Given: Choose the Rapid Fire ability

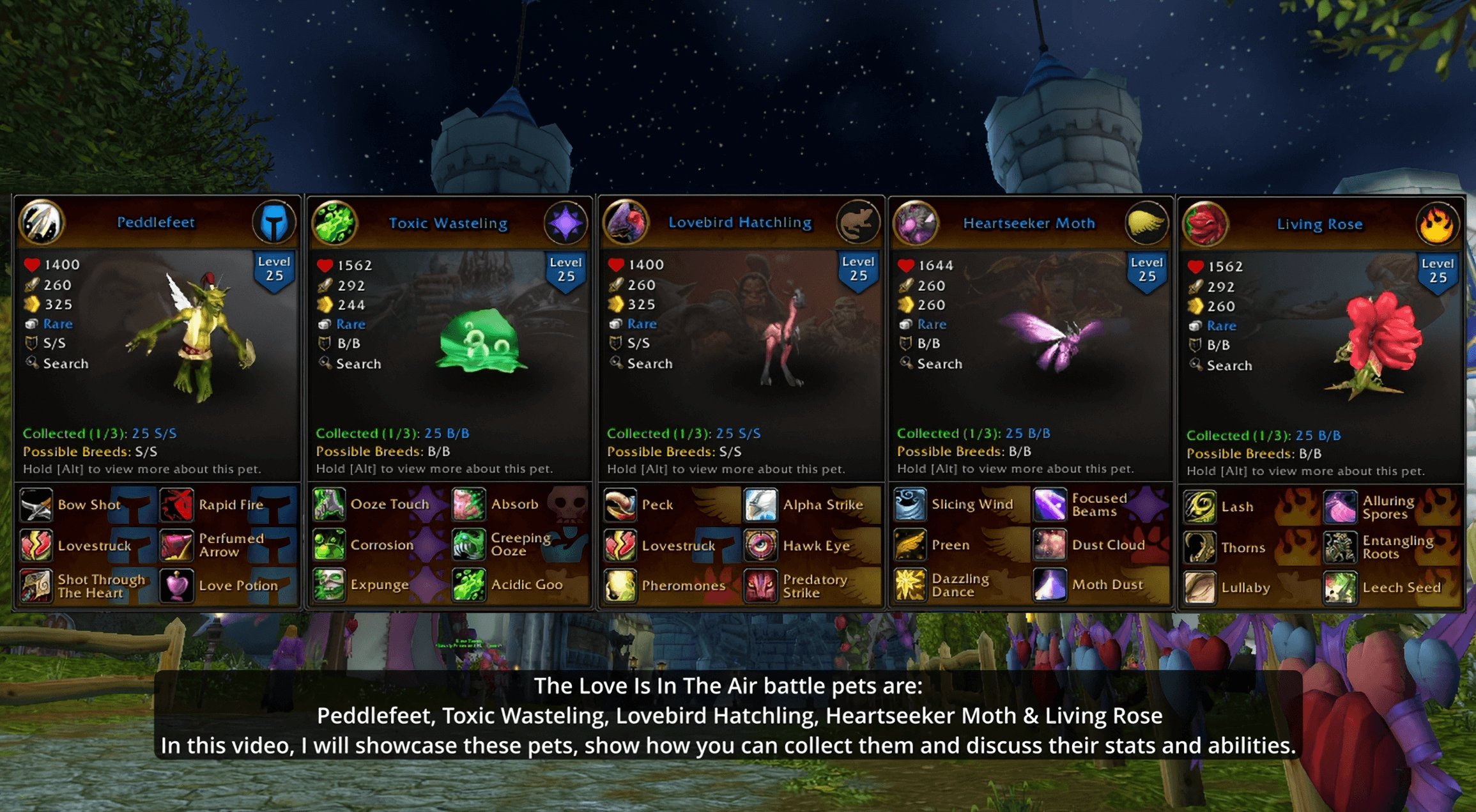Looking at the screenshot, I should [176, 505].
